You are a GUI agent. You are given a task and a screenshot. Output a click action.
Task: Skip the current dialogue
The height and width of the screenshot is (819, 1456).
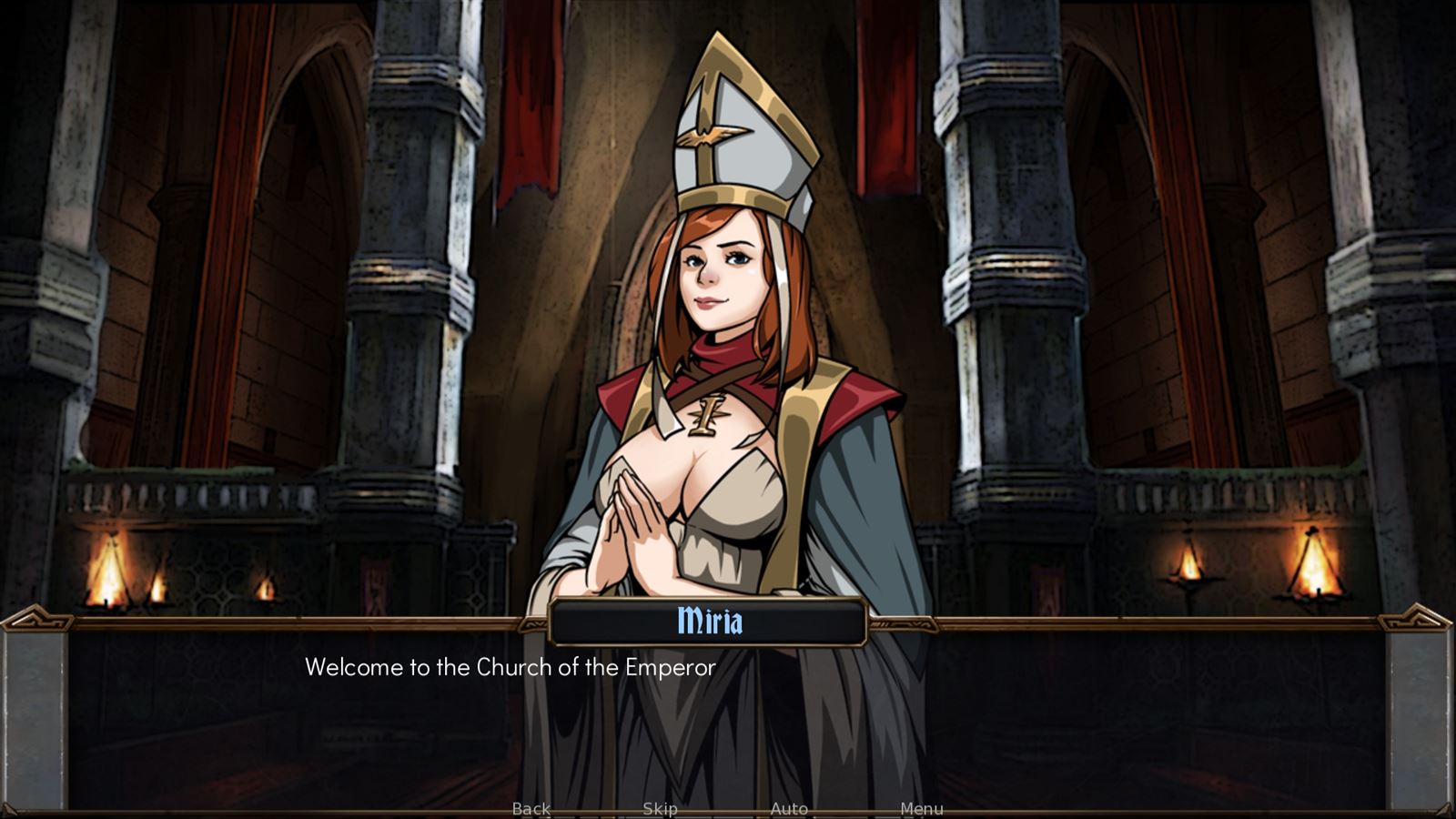tap(660, 809)
